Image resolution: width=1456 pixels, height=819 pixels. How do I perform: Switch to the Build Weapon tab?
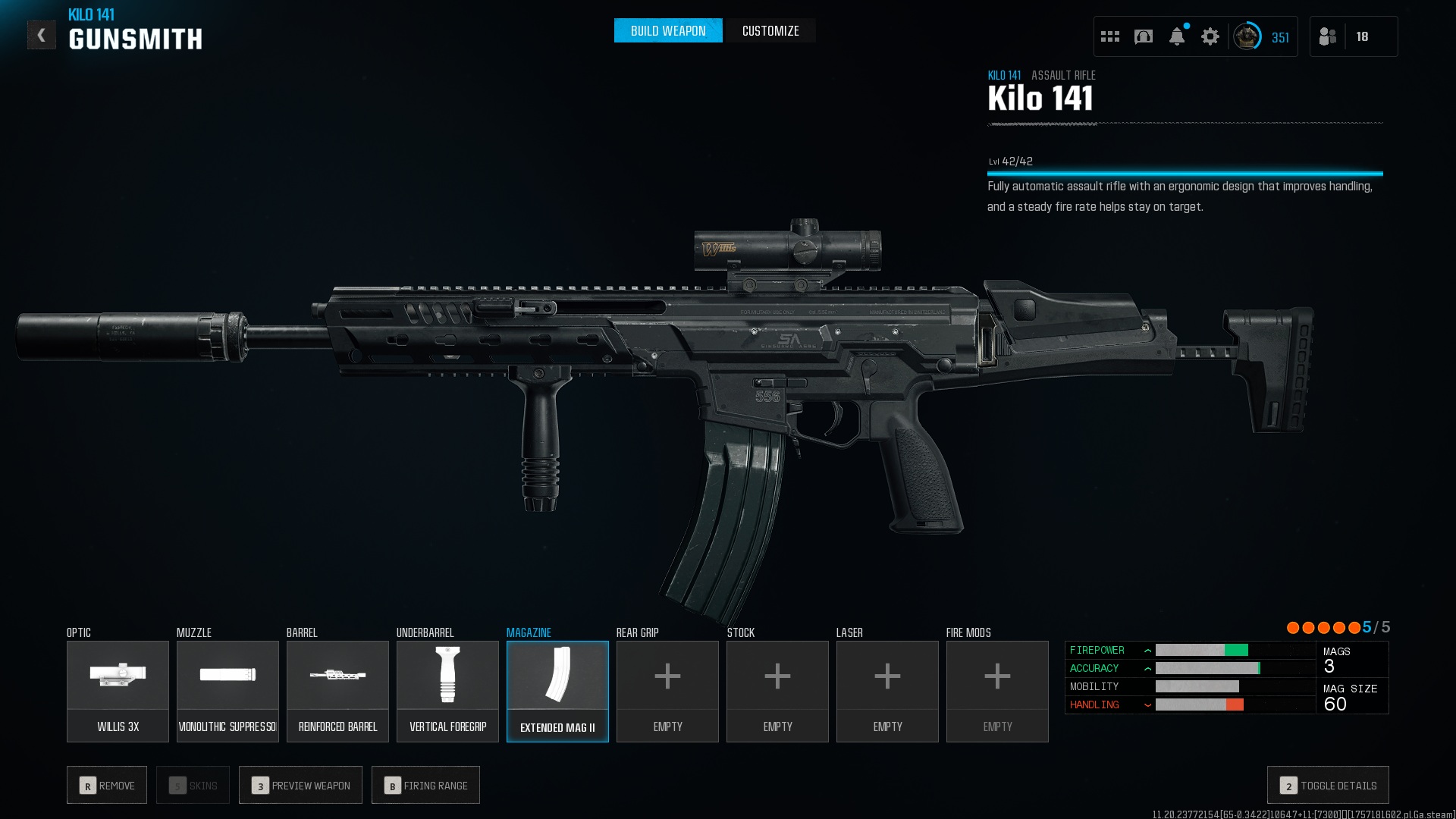coord(667,31)
